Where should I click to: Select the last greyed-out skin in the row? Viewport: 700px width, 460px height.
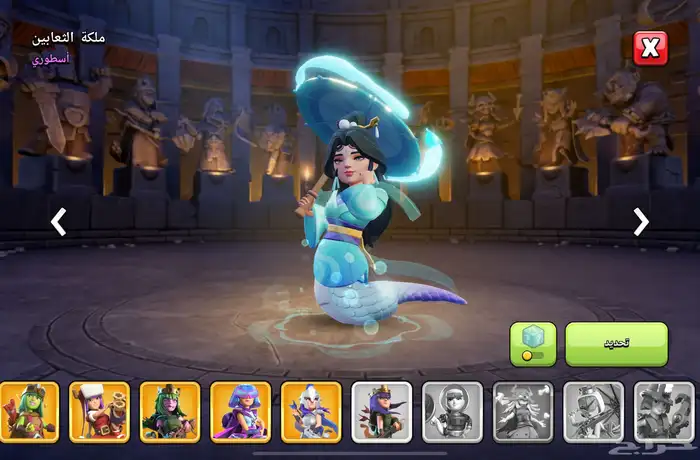tap(663, 411)
